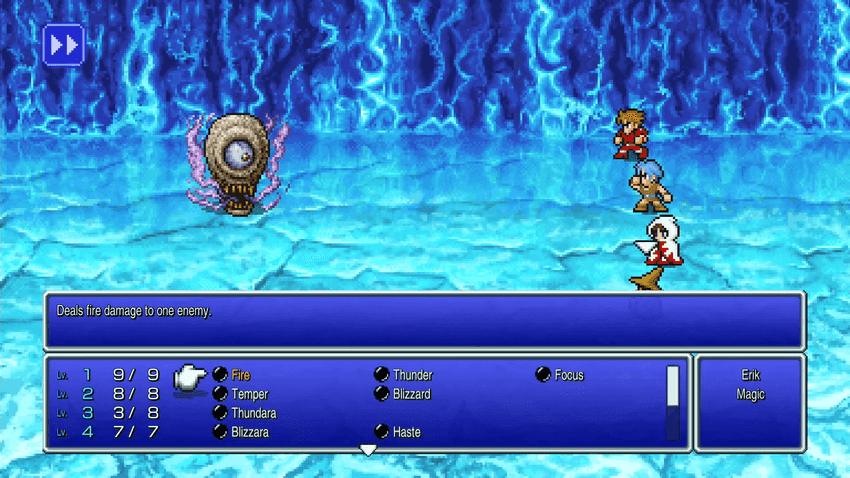Select the Fire spell
The height and width of the screenshot is (478, 850).
click(x=240, y=376)
